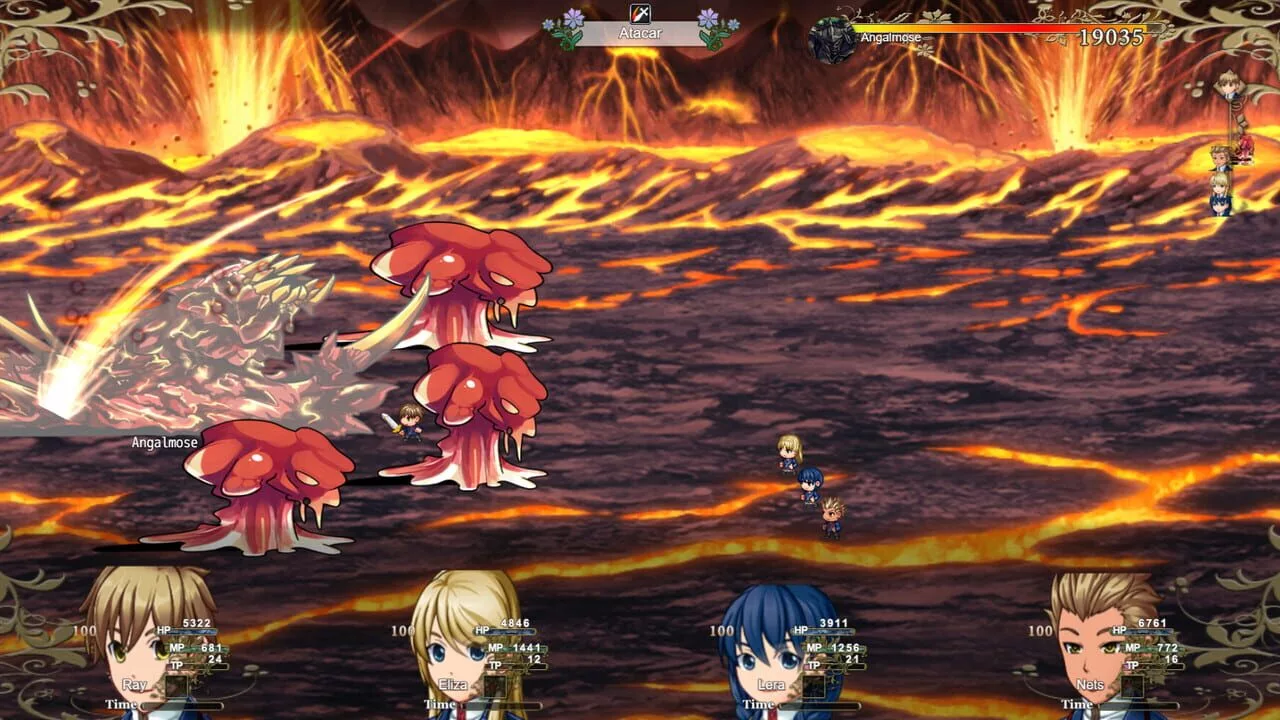Screen dimensions: 1280x720
Task: Click Angalmose's red HP bar
Action: pyautogui.click(x=1000, y=29)
